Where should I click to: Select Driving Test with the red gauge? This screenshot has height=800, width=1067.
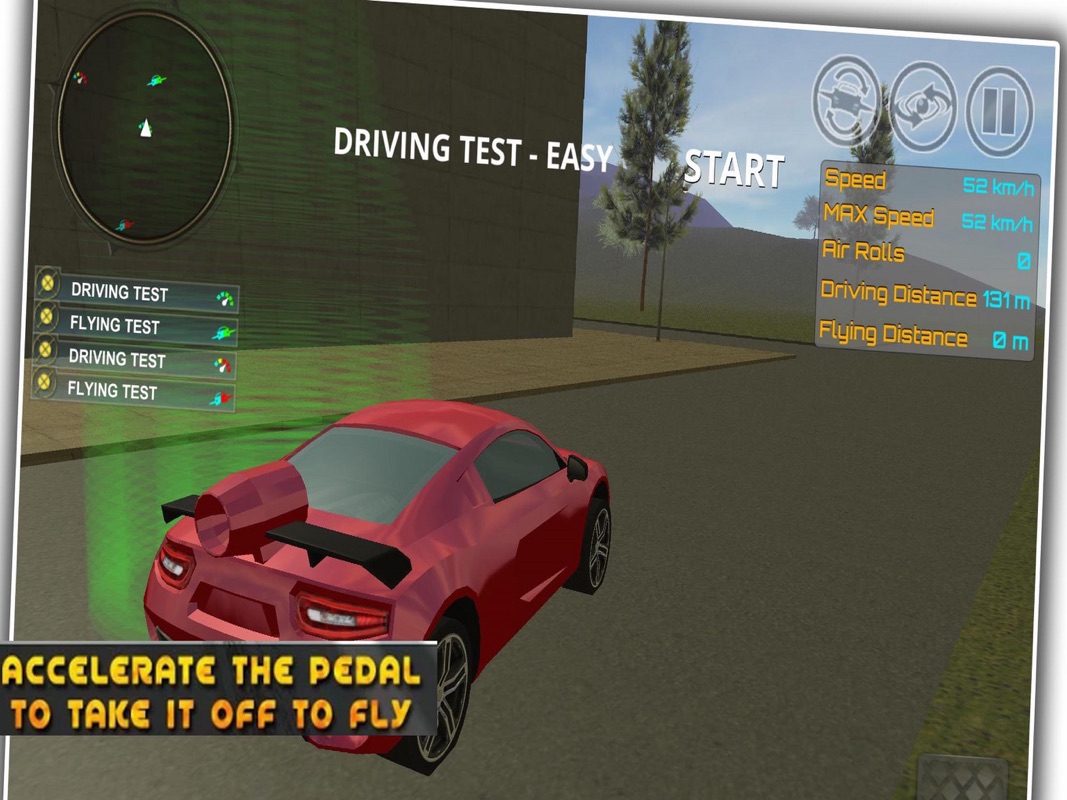(134, 360)
